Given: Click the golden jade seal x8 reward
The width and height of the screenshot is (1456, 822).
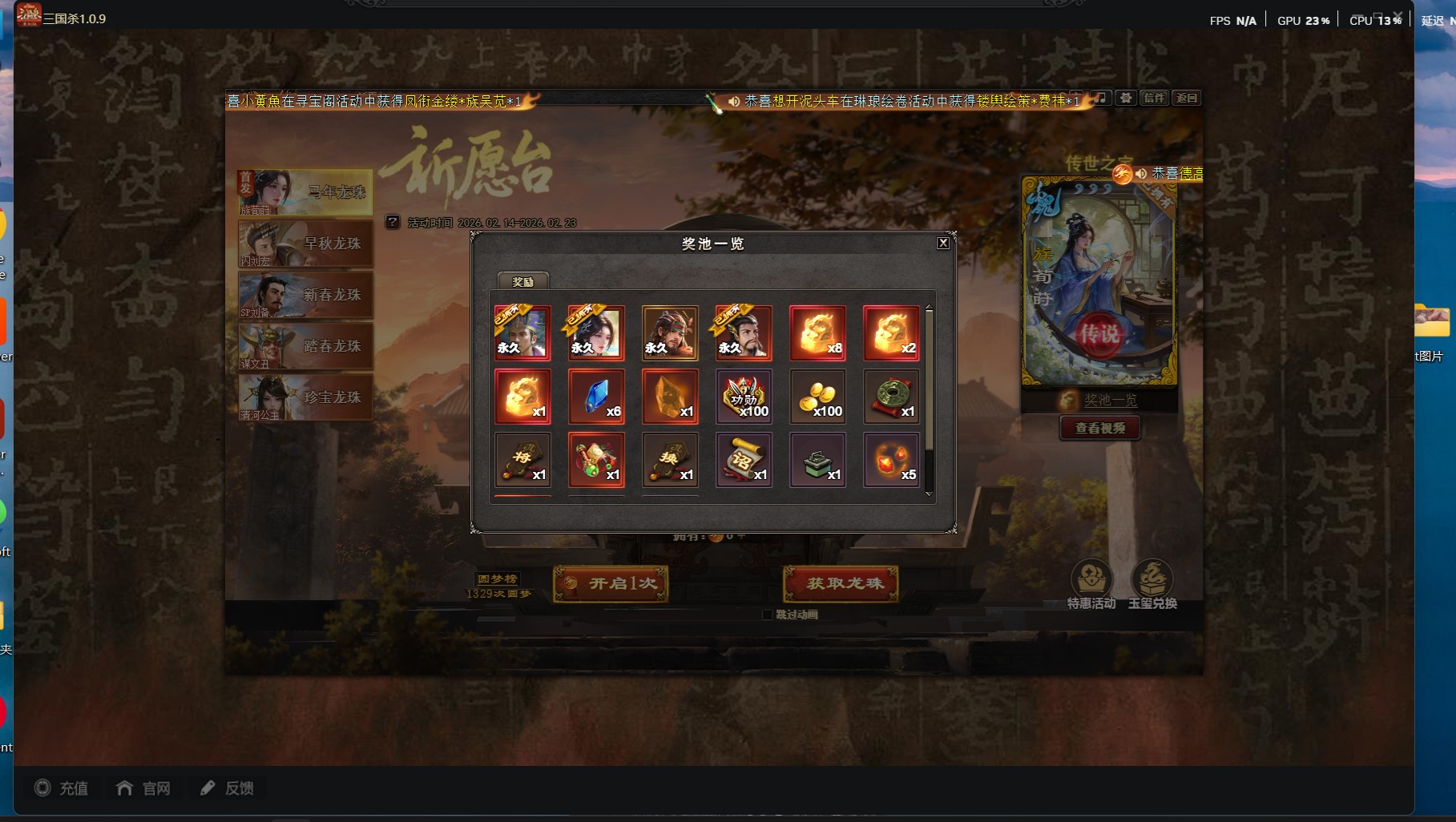Looking at the screenshot, I should [817, 332].
